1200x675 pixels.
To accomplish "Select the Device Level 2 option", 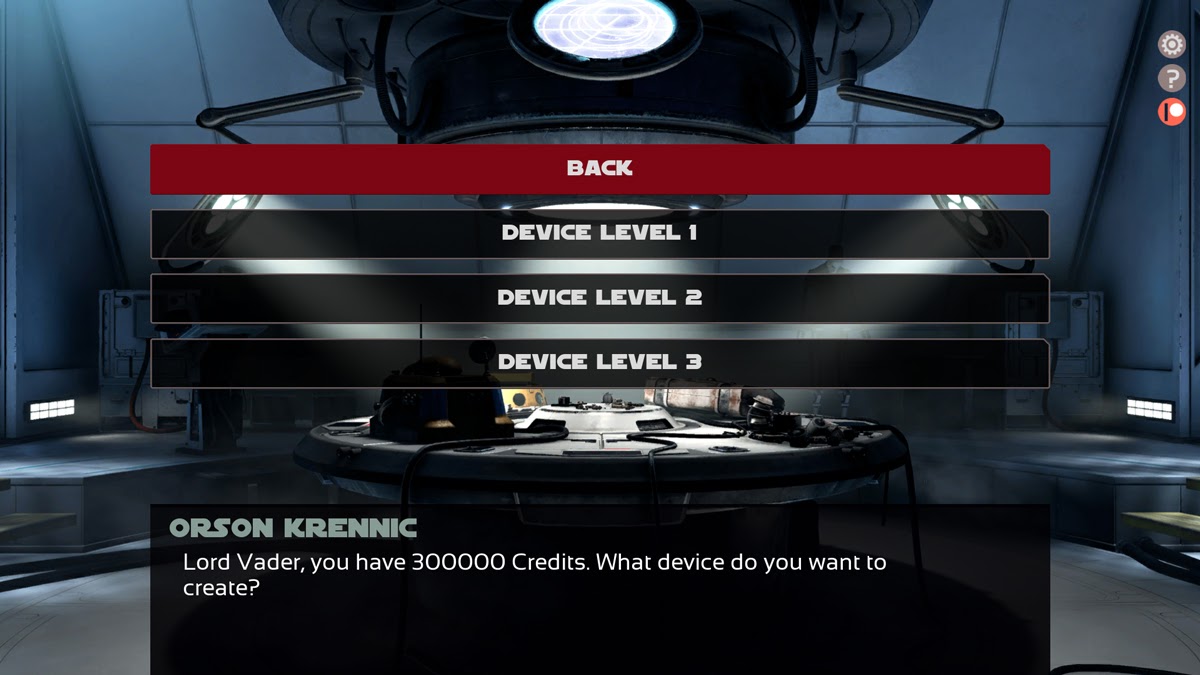I will click(x=600, y=298).
